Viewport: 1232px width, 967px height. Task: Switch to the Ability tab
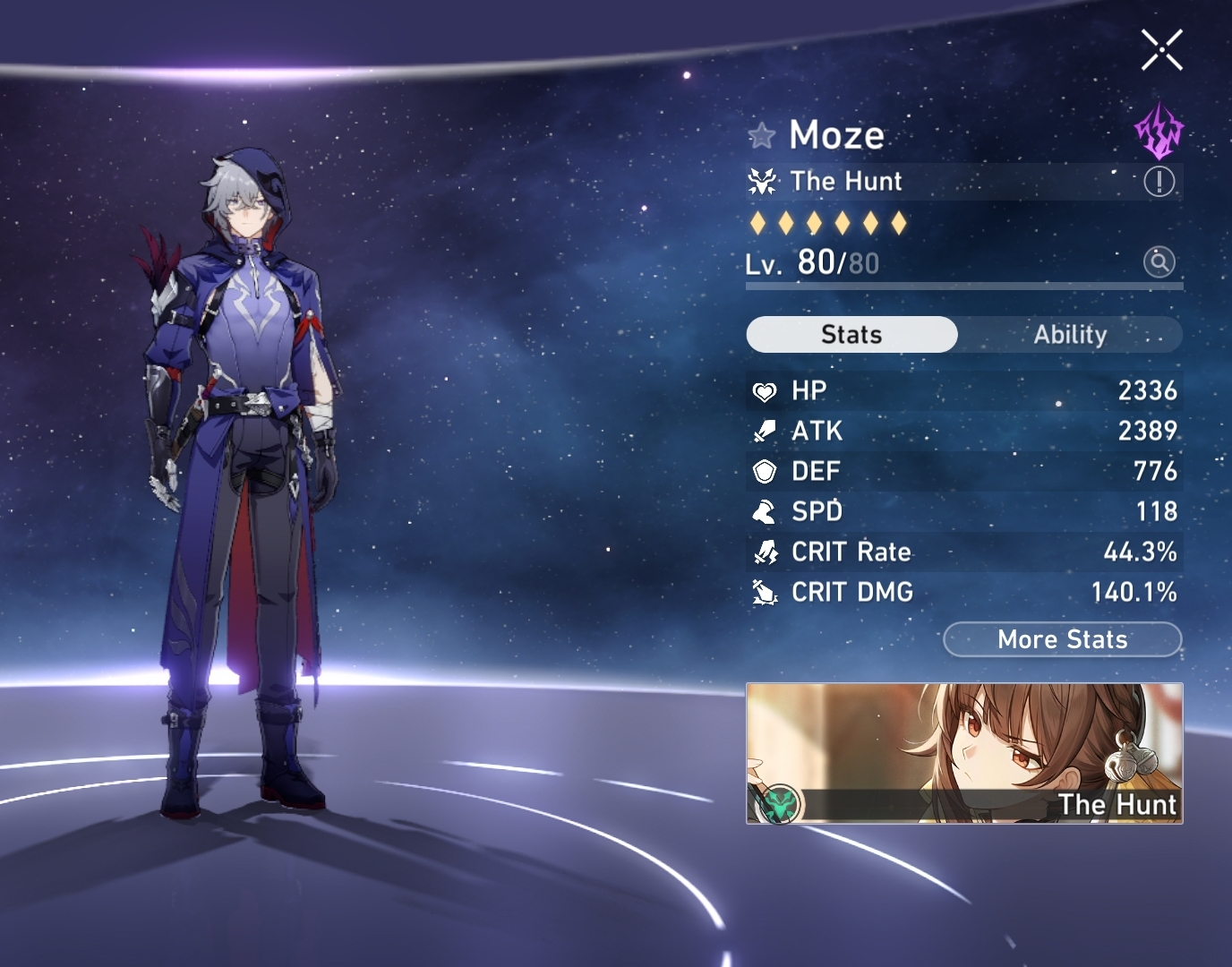[1071, 334]
